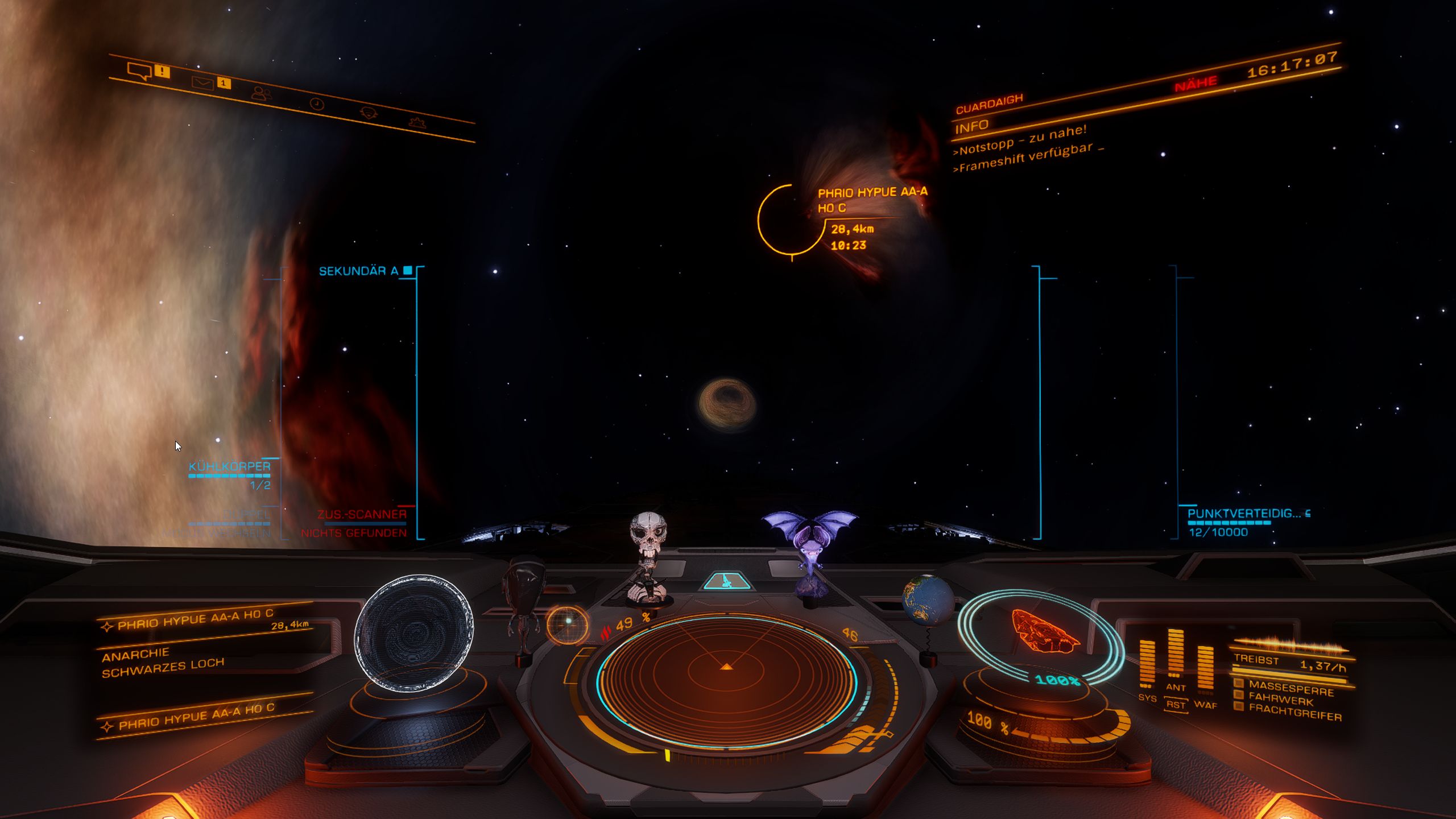
Task: Open the clock-shaped history tab
Action: [x=317, y=104]
